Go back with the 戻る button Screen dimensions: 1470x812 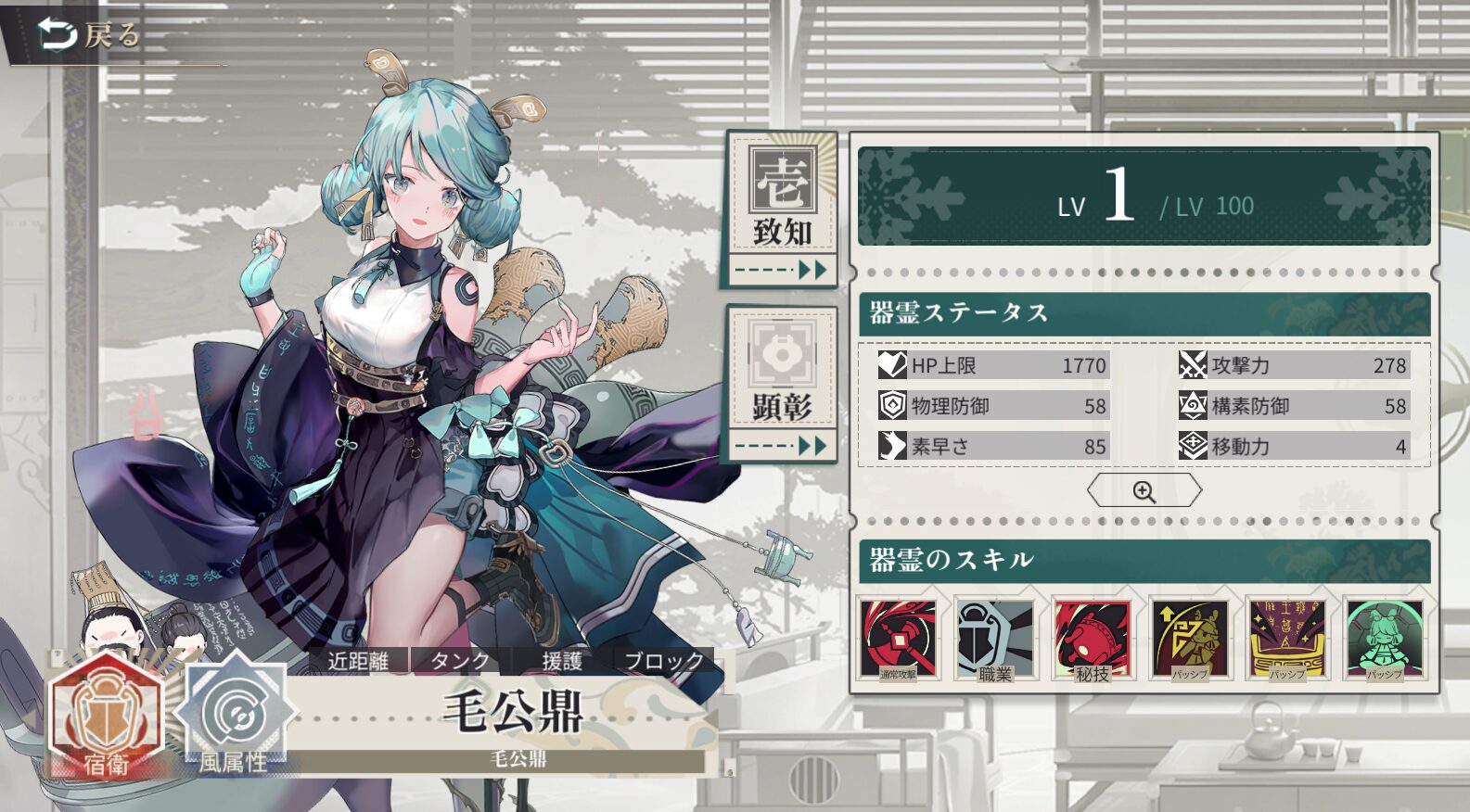88,35
